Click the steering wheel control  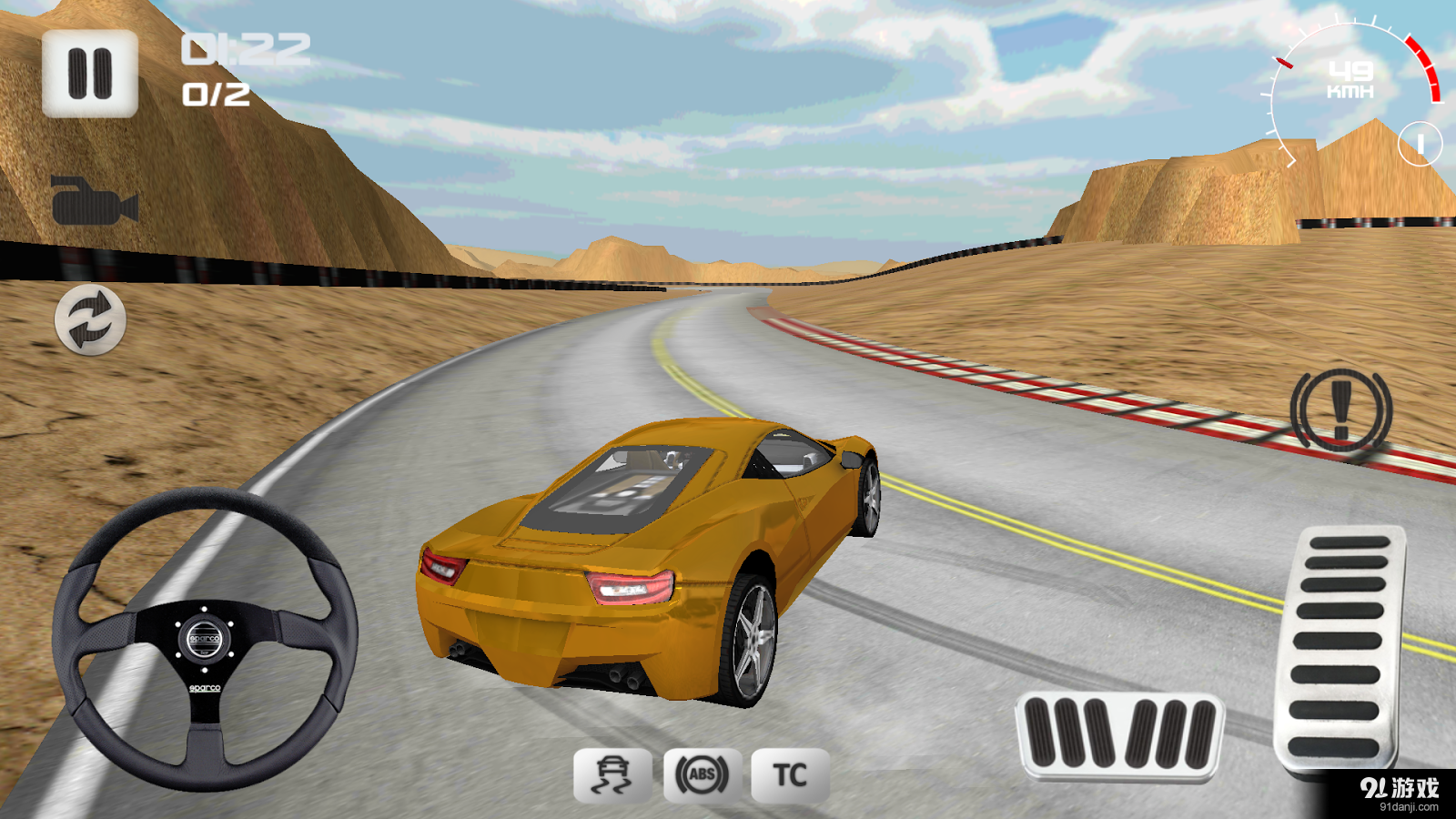205,639
